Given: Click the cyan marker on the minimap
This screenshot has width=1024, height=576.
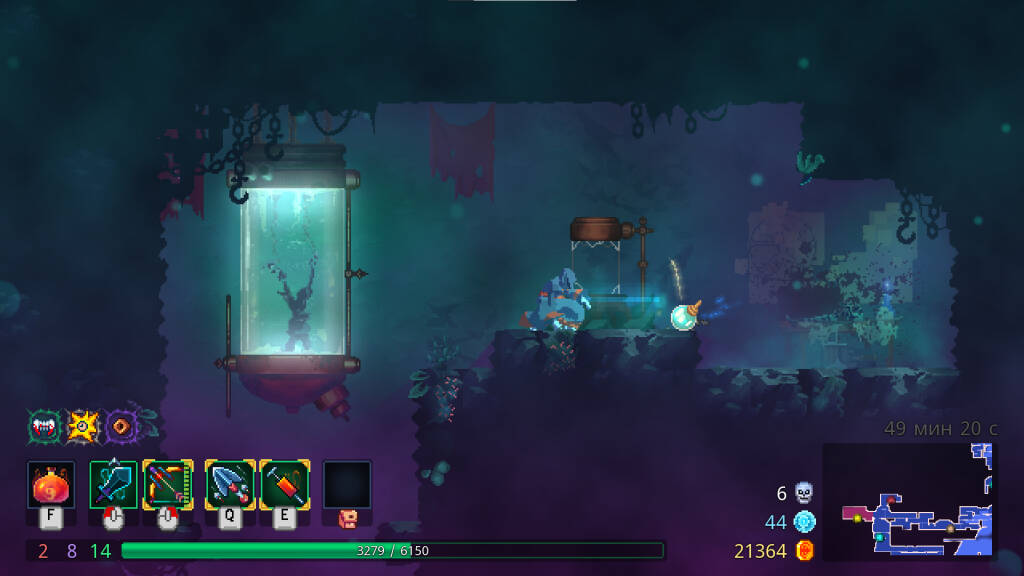Looking at the screenshot, I should tap(878, 538).
